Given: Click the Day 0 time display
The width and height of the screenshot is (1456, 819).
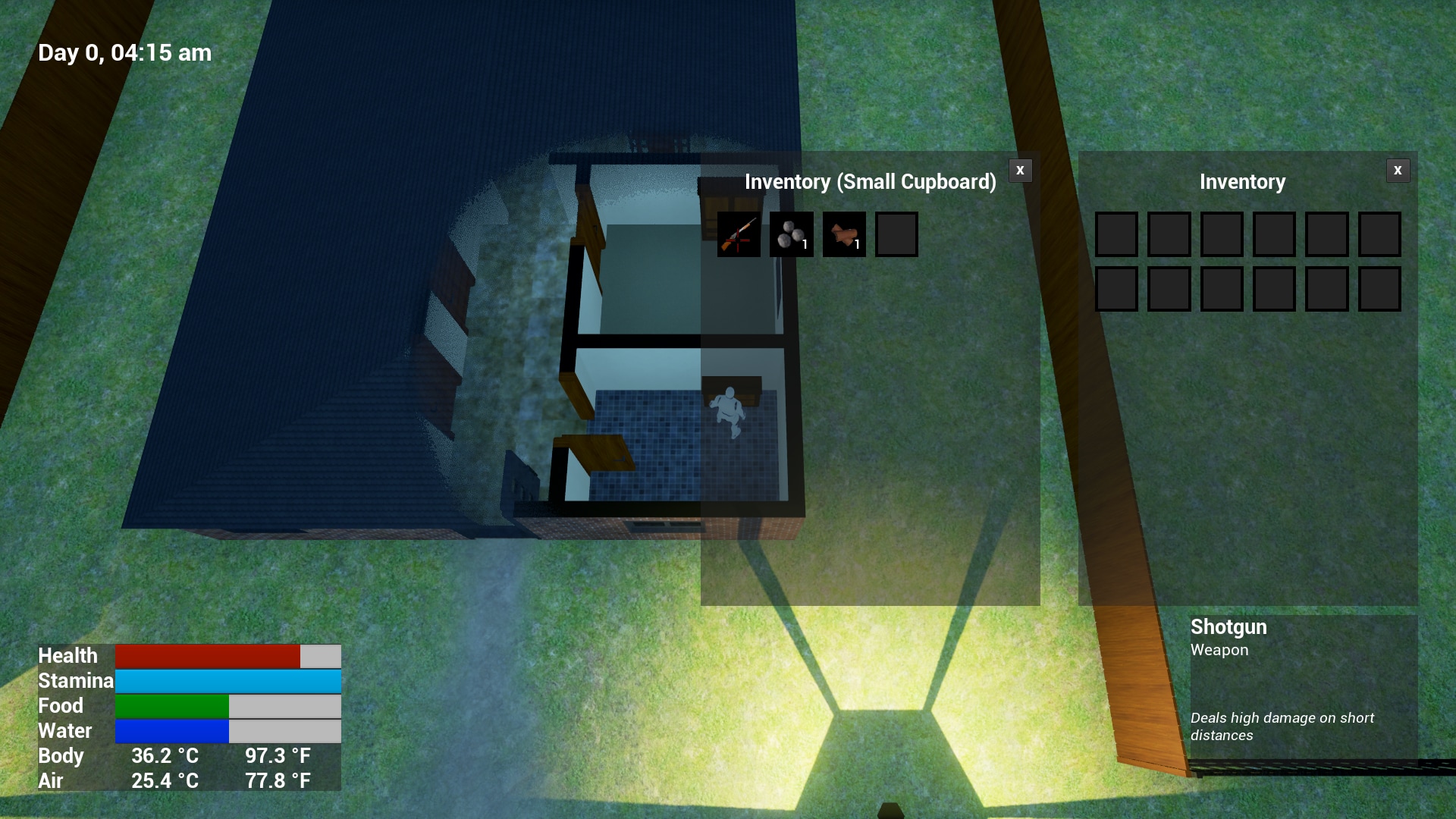Looking at the screenshot, I should click(x=124, y=52).
